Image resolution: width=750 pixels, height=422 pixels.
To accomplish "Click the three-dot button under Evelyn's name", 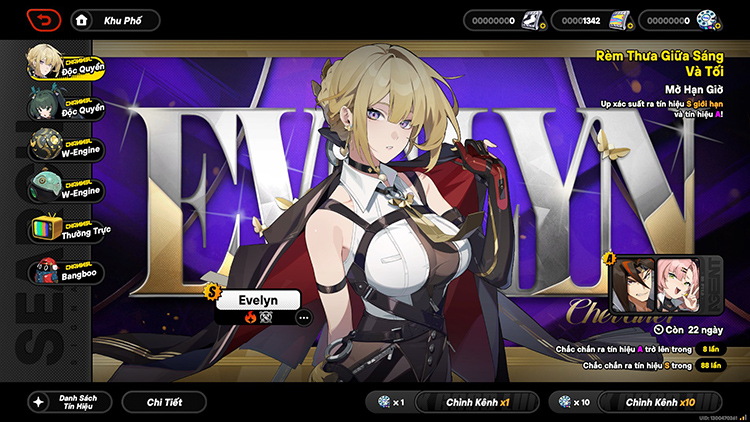I will 303,317.
